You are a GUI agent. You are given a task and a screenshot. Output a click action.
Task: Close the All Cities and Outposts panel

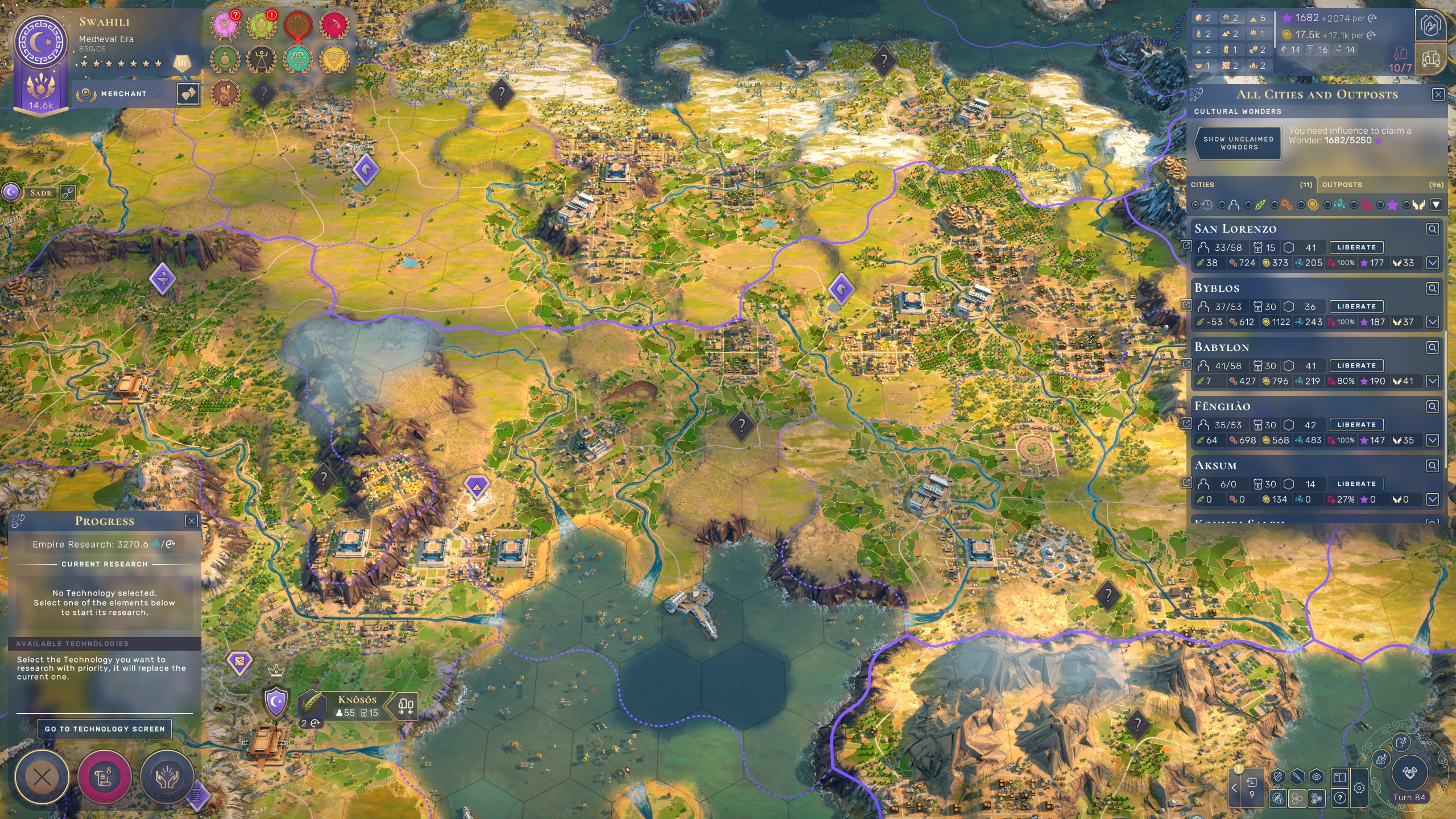1438,94
